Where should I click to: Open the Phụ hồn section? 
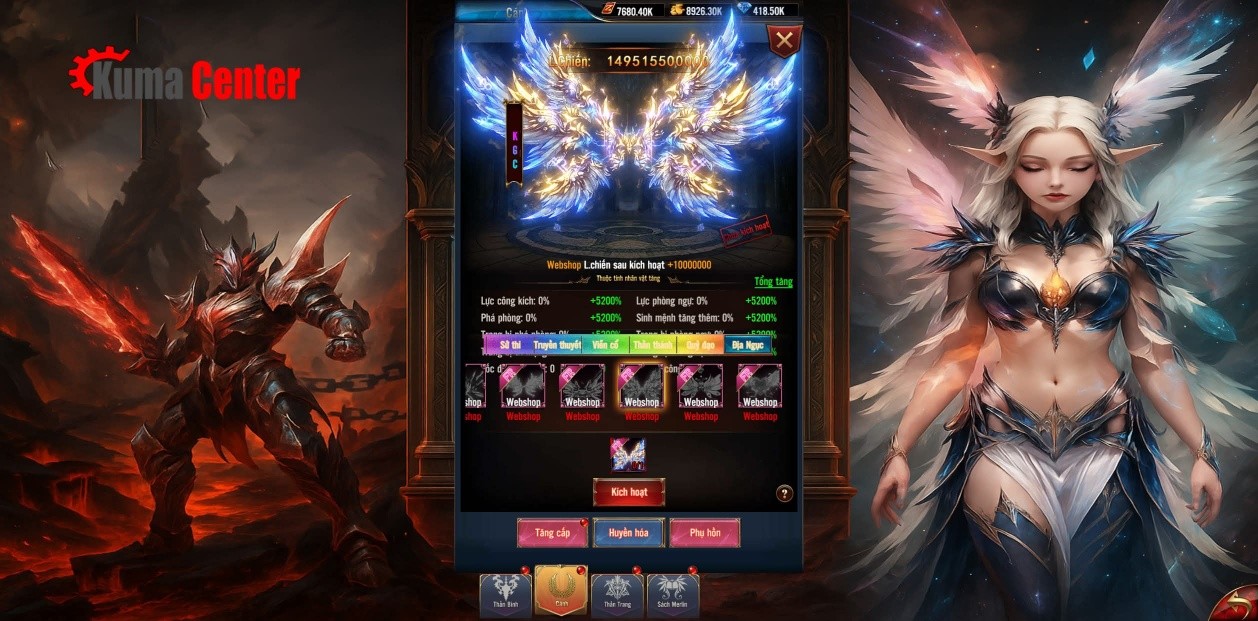pos(704,533)
